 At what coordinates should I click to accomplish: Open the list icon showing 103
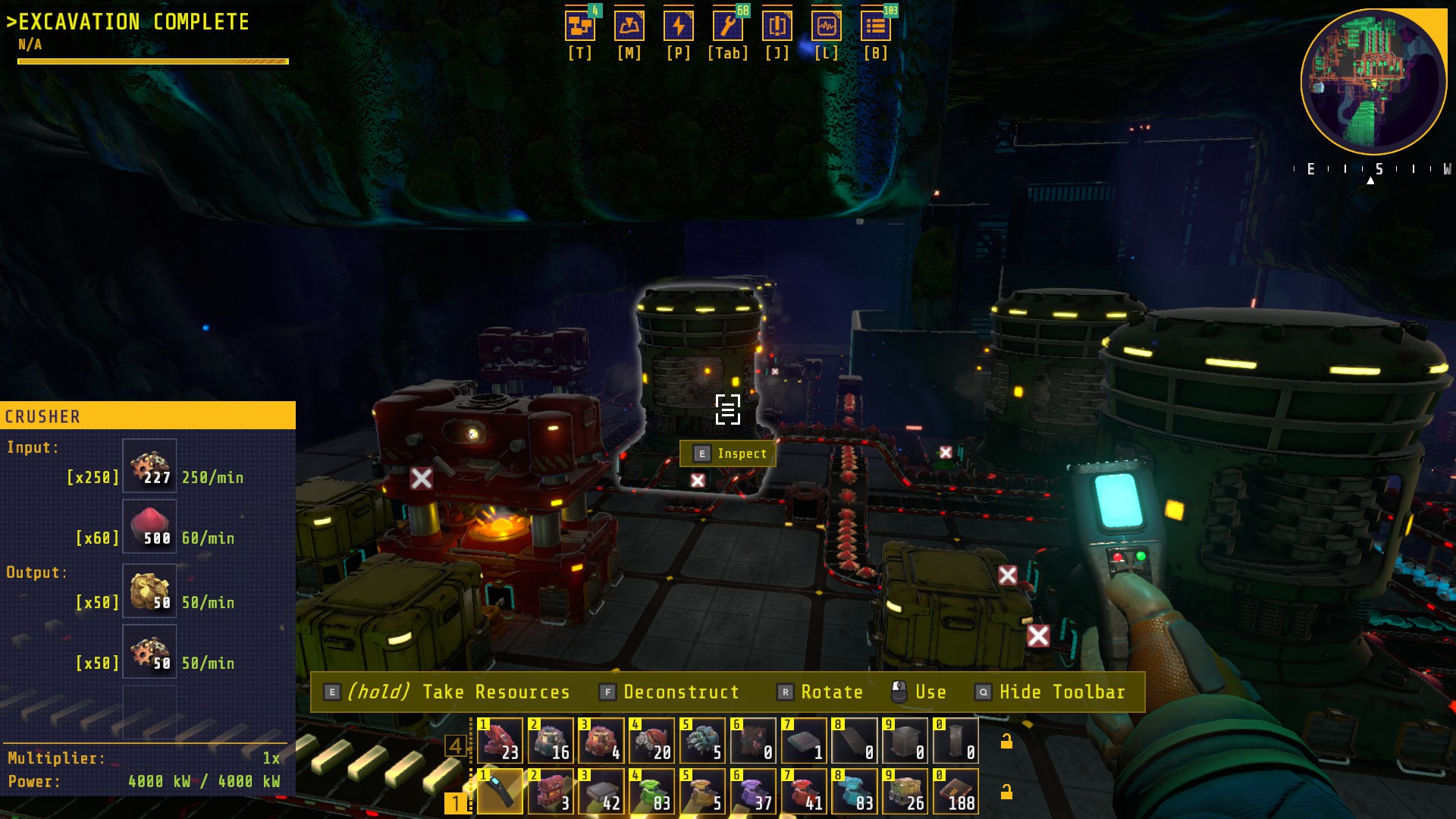(876, 27)
